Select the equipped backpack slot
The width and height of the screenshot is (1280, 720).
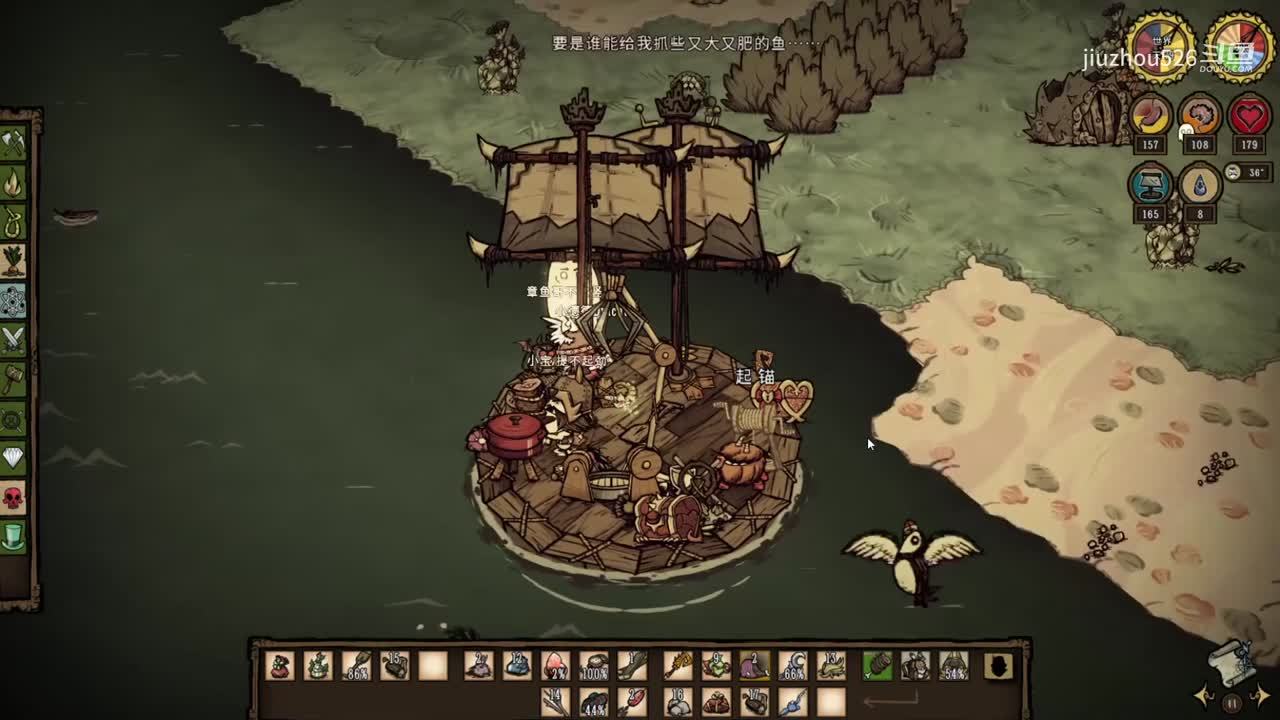tap(915, 666)
